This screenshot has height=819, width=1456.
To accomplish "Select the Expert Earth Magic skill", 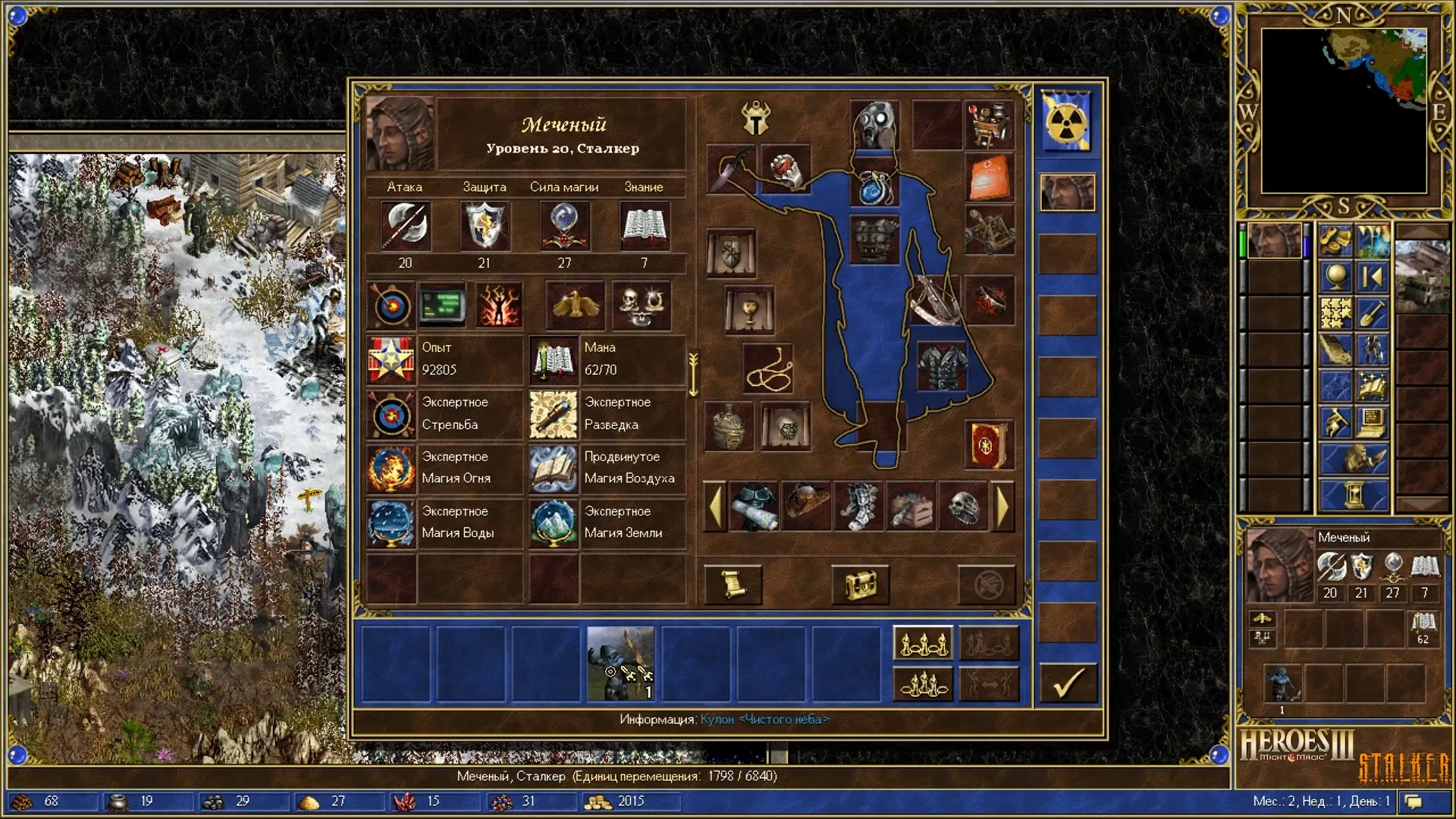I will 554,522.
